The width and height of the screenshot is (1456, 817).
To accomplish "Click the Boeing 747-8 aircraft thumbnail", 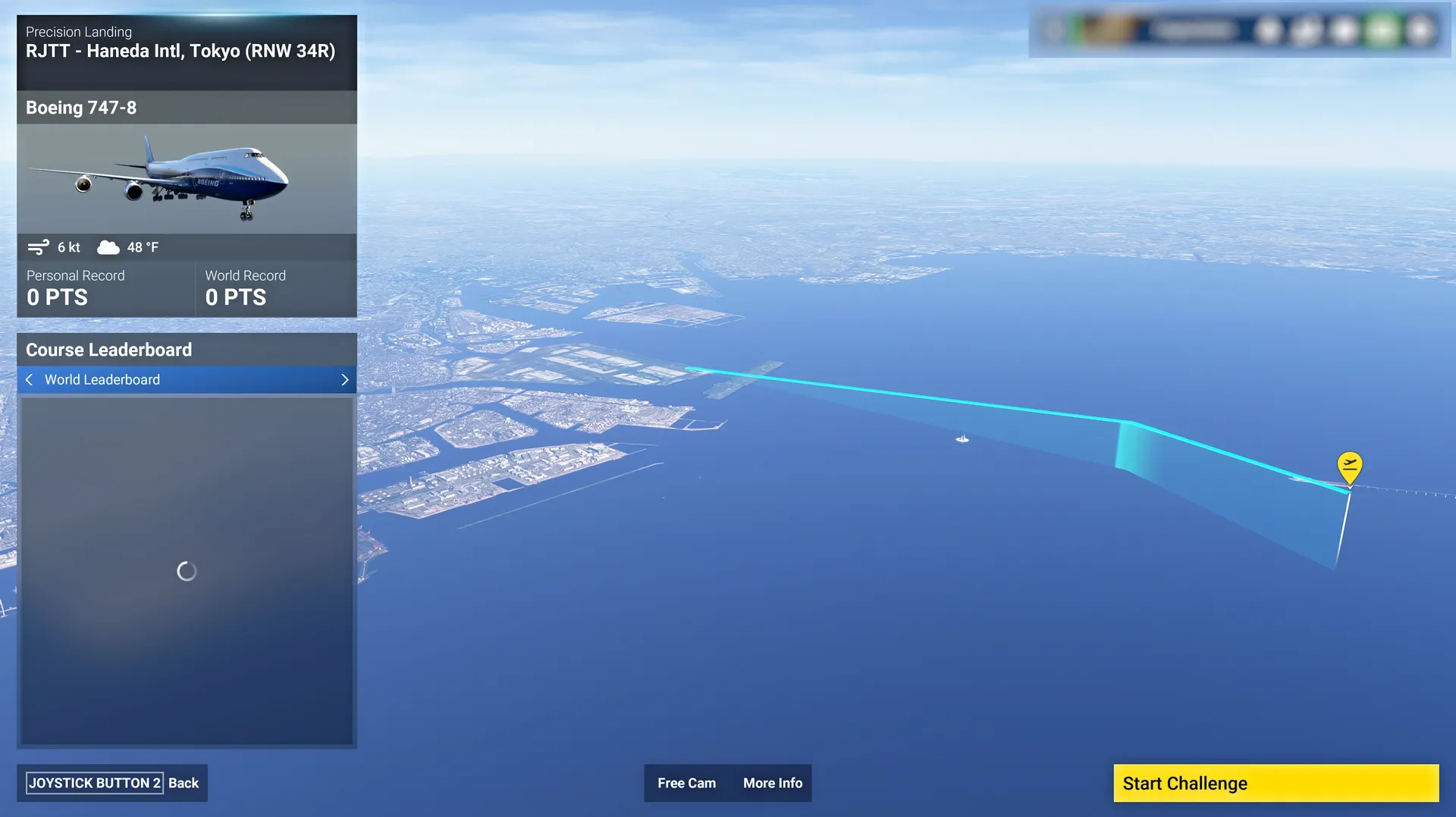I will pos(187,179).
